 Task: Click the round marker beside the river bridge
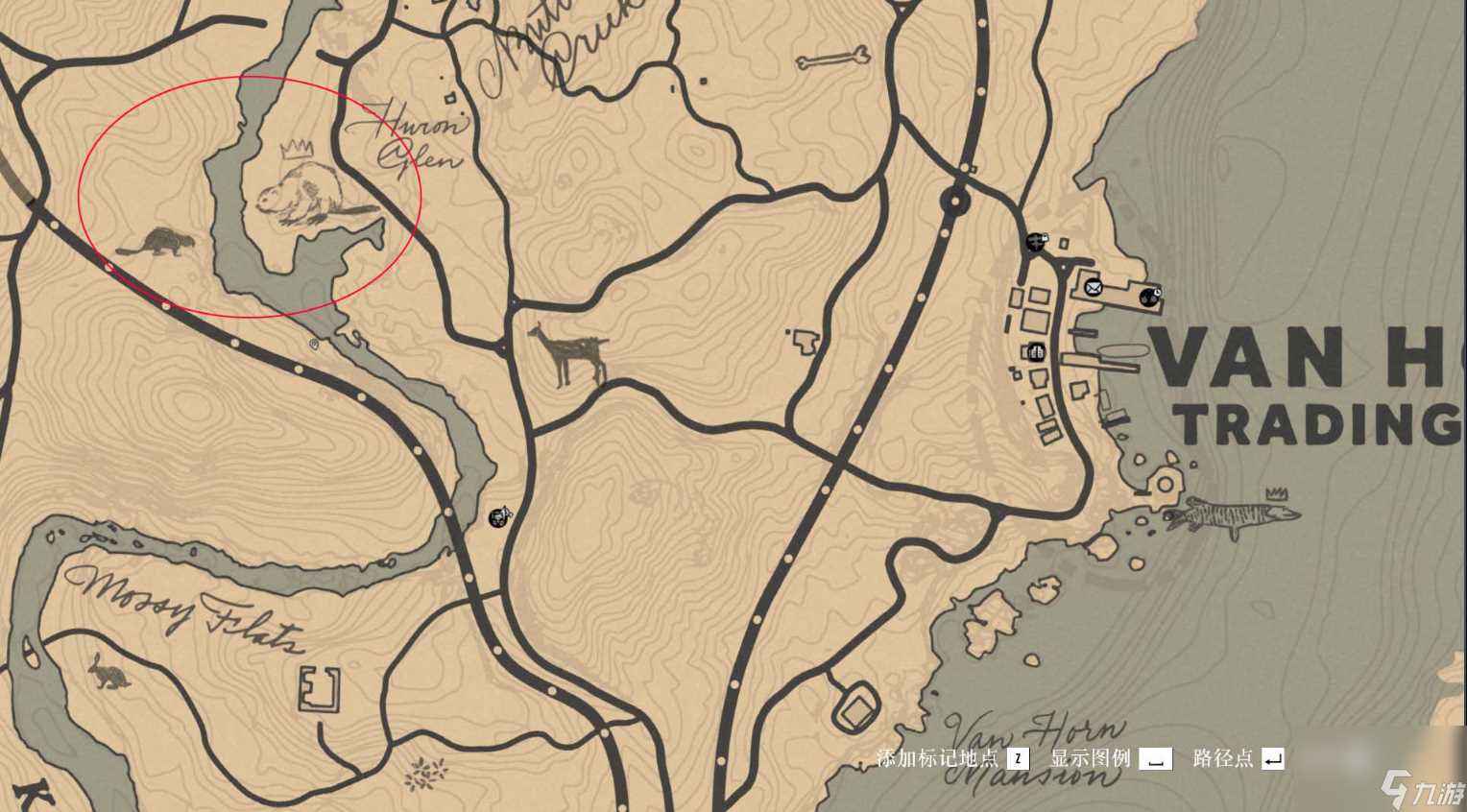[x=498, y=518]
